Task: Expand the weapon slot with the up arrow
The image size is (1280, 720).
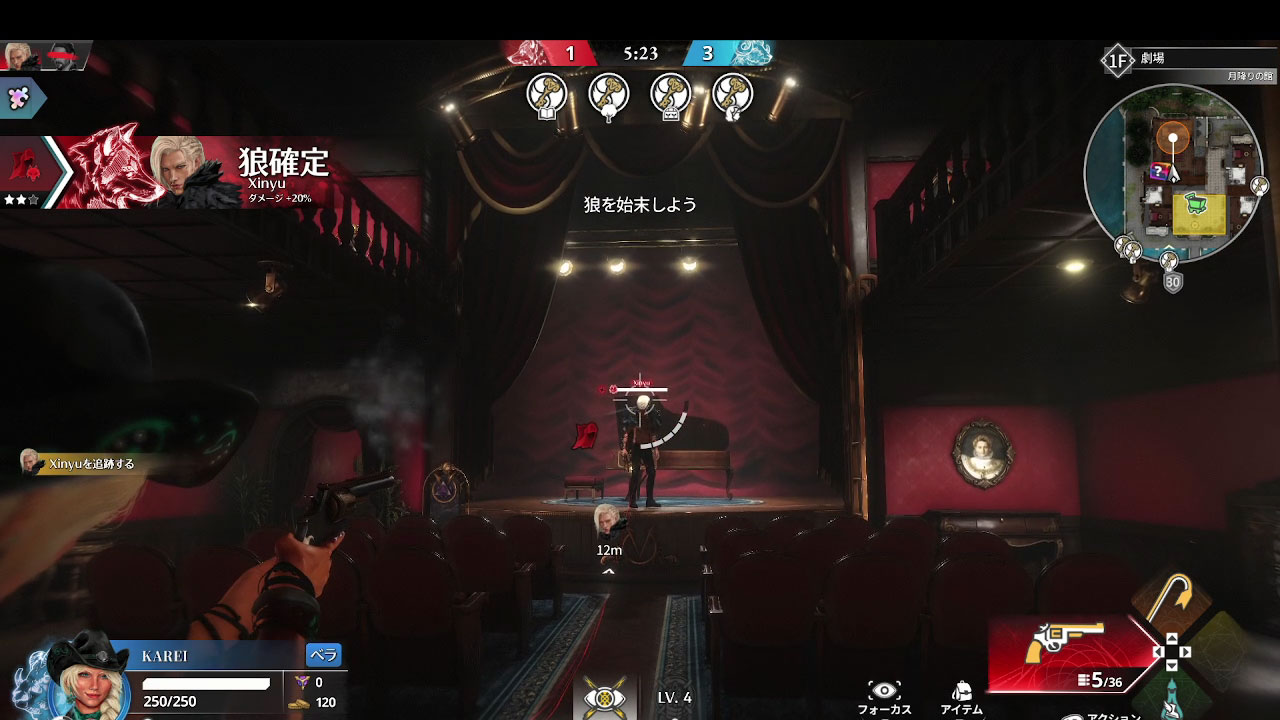Action: (1172, 637)
